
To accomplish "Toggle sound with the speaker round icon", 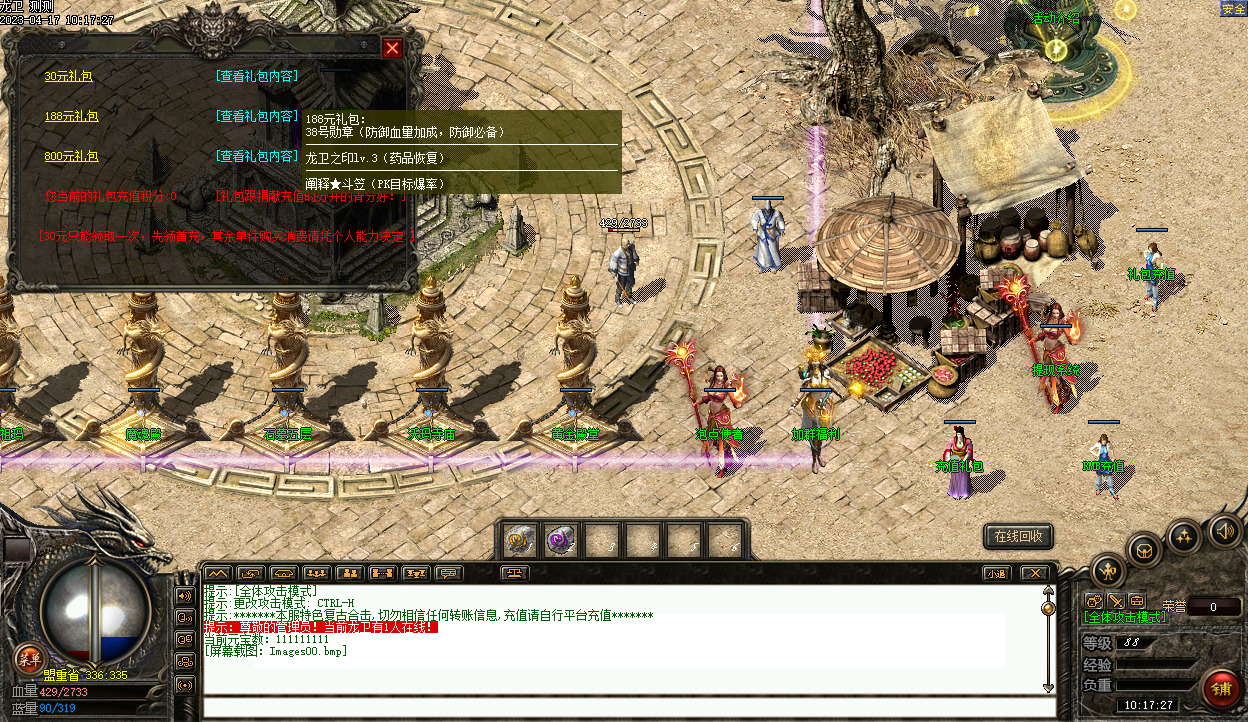I will point(1223,528).
